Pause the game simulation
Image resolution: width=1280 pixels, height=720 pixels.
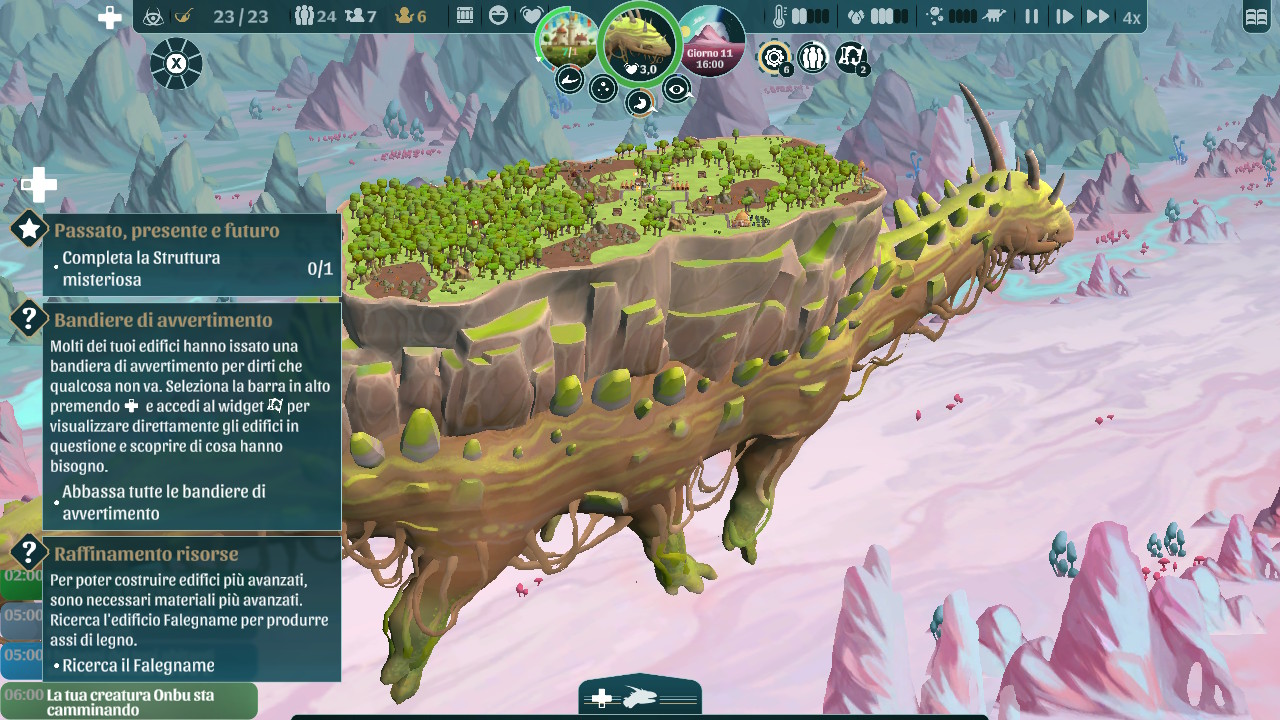[1031, 17]
